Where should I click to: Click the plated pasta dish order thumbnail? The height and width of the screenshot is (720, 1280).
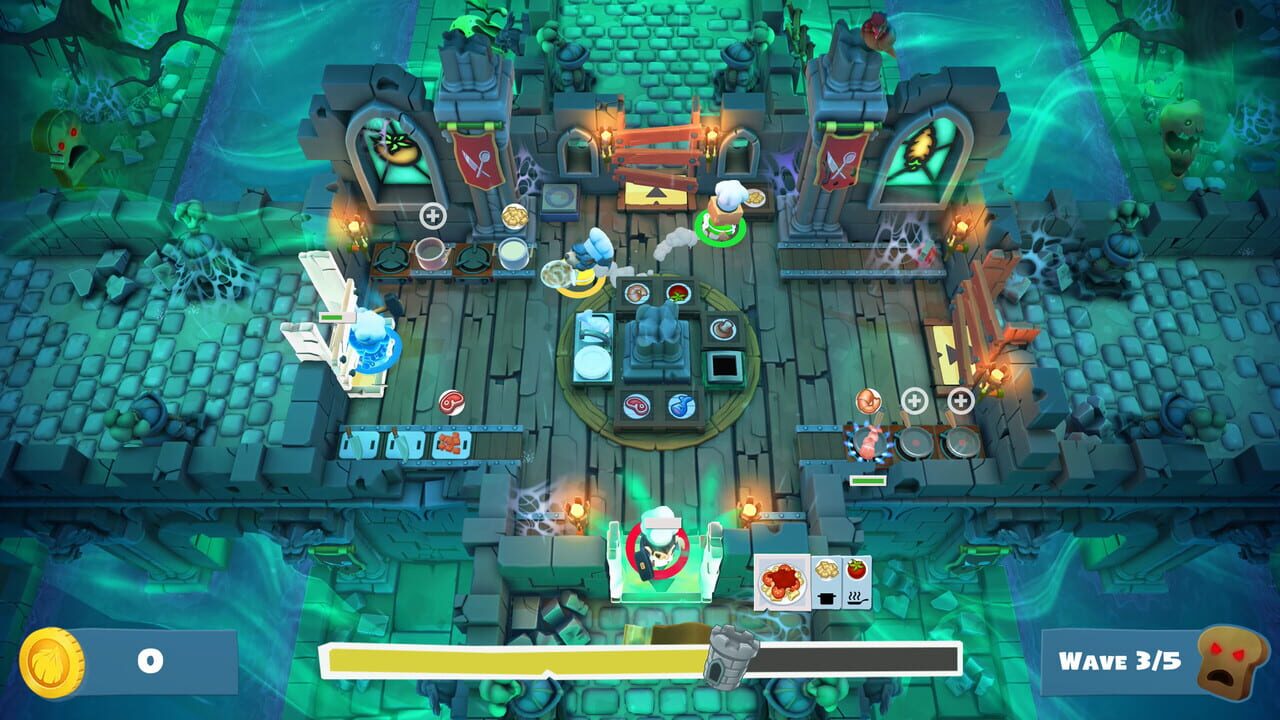click(x=782, y=582)
